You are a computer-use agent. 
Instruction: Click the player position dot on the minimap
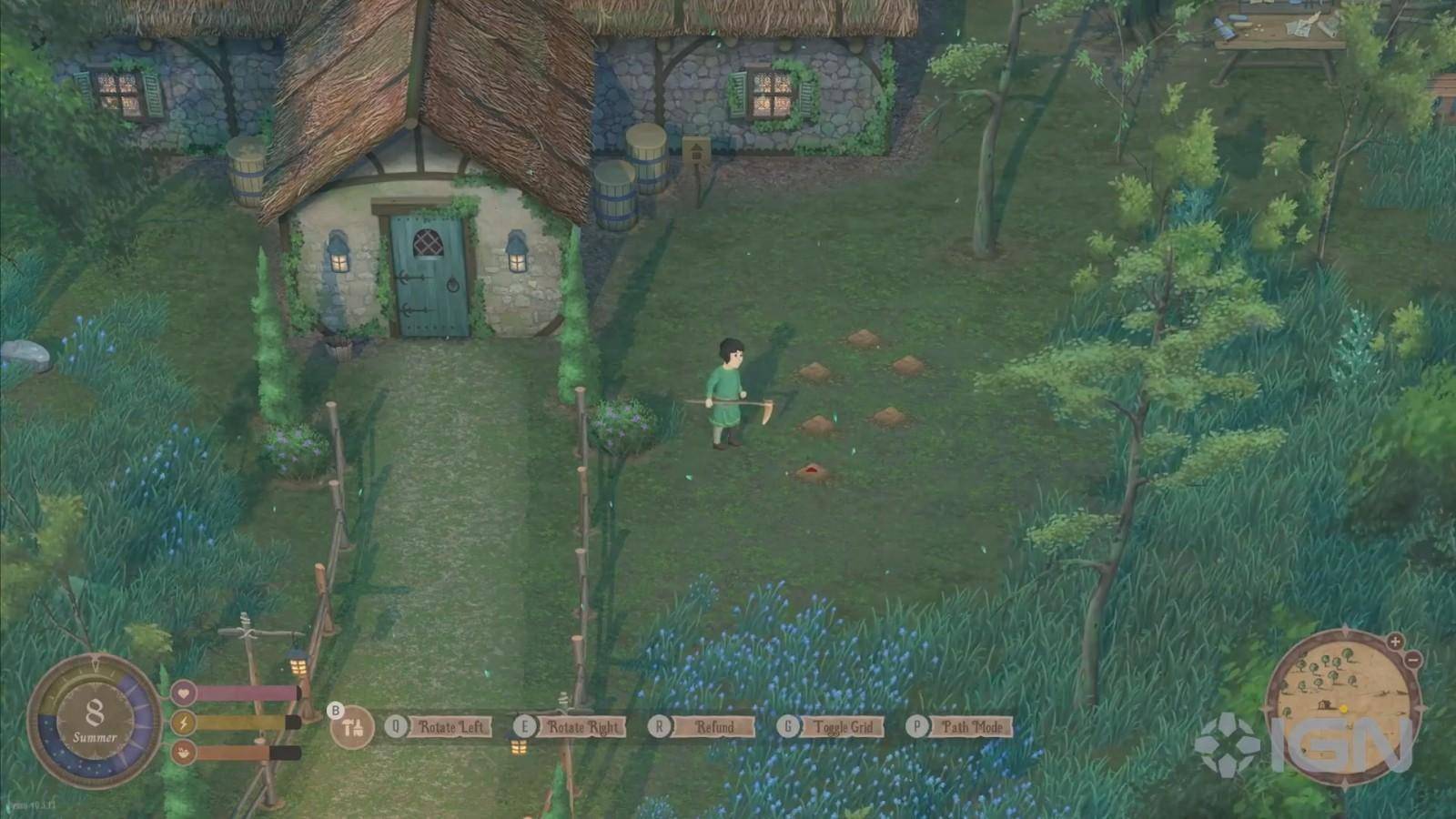[1344, 708]
